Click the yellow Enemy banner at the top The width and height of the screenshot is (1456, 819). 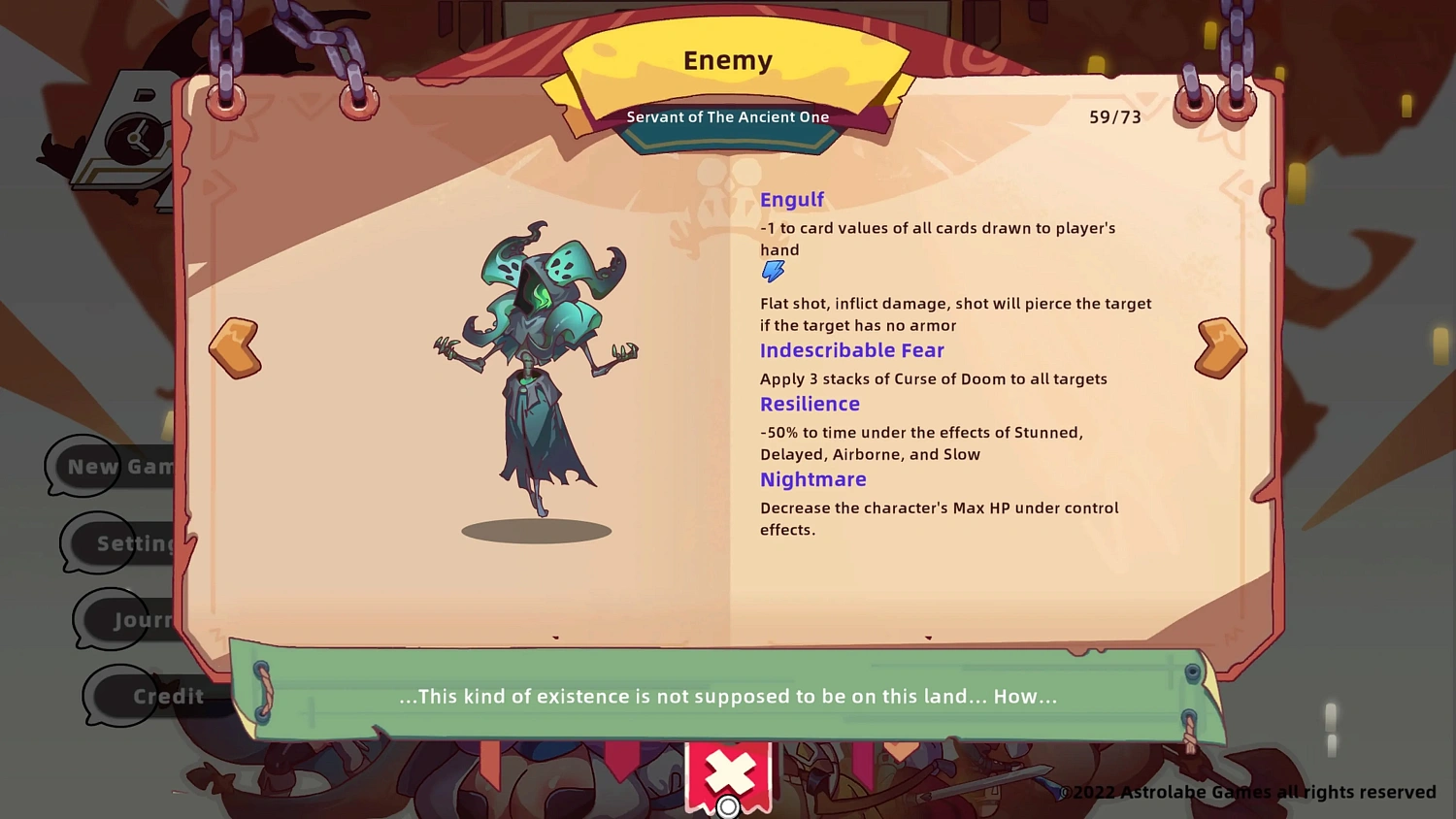tap(727, 60)
